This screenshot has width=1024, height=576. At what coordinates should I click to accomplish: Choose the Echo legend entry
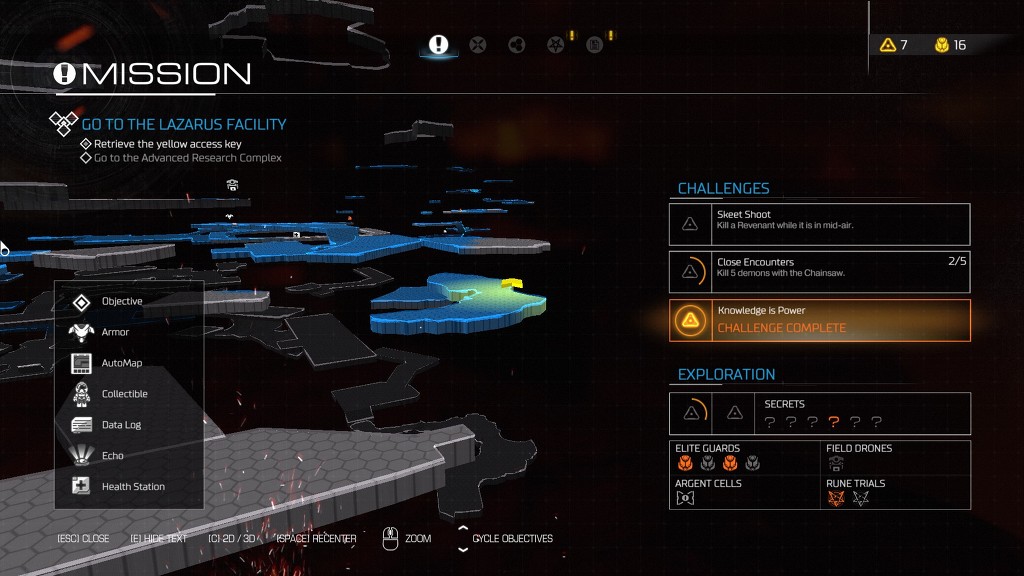tap(112, 456)
